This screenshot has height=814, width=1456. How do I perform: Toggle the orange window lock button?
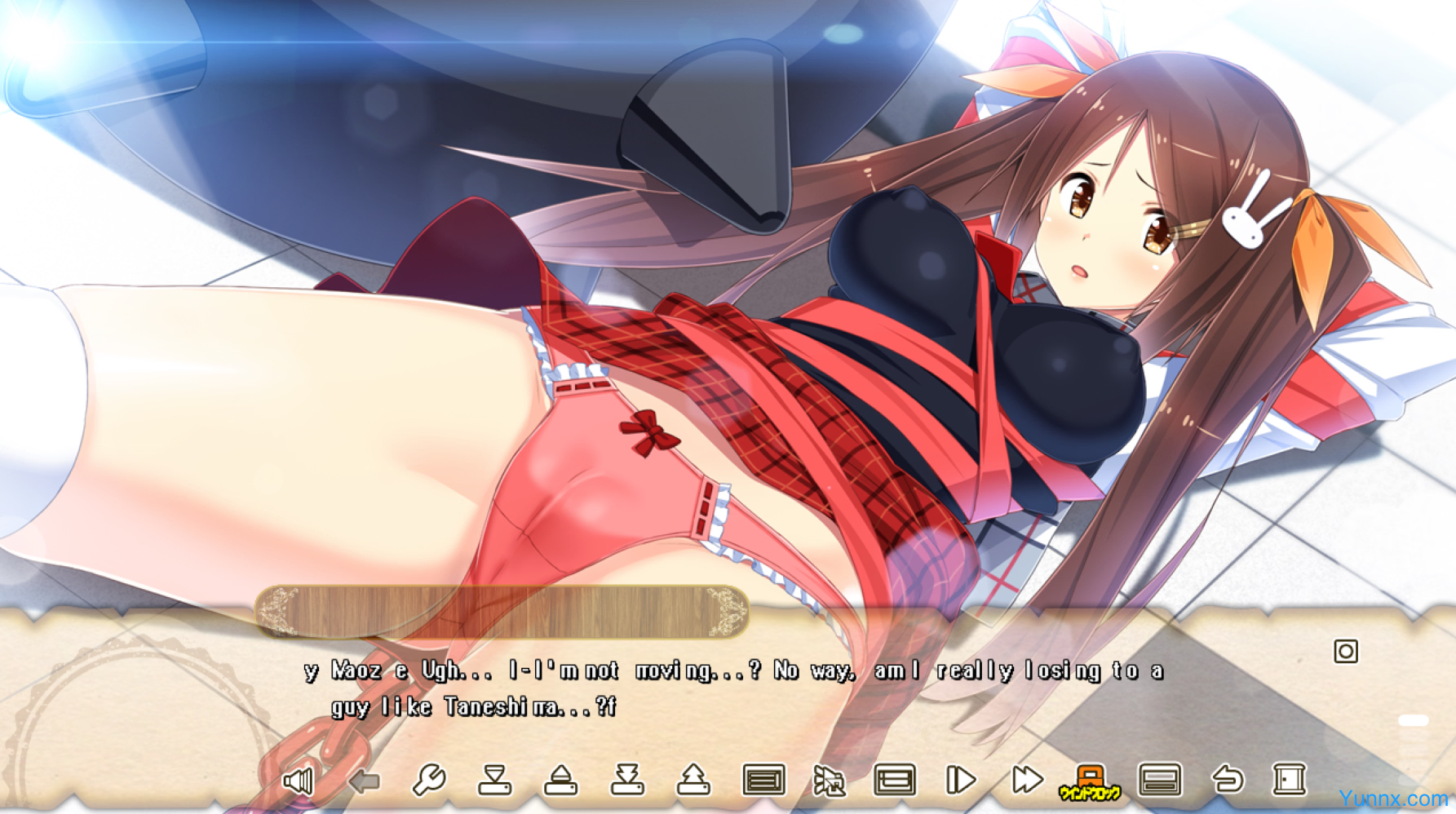click(1090, 781)
